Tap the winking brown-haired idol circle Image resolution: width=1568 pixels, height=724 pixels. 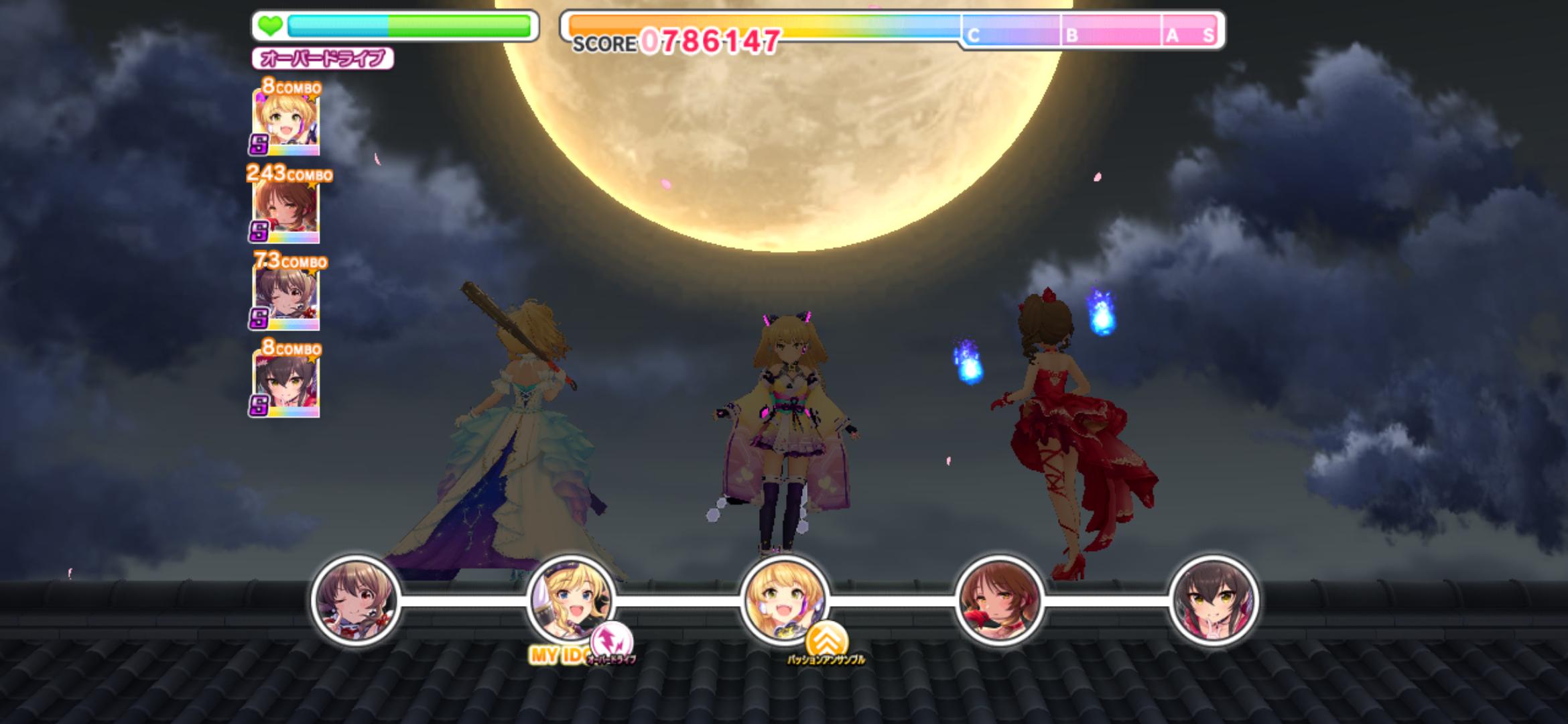click(356, 600)
